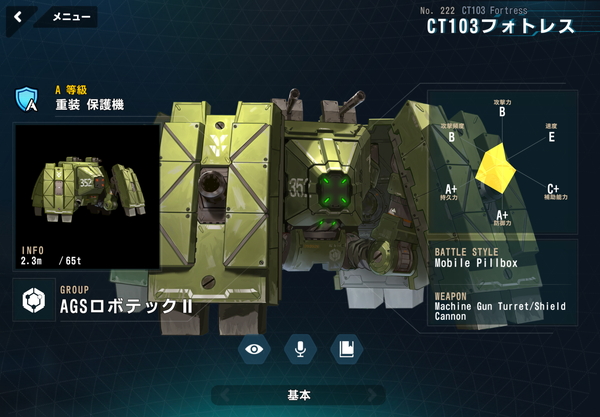Open the メニュー menu
Viewport: 600px width, 417px height.
coord(70,17)
